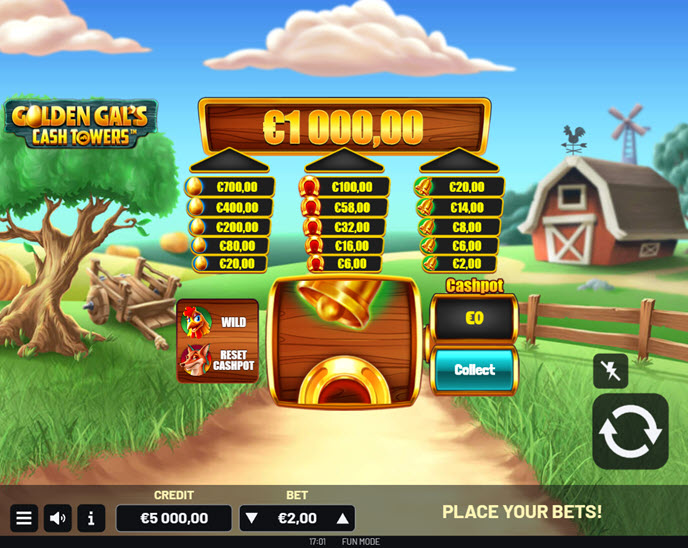
Task: Show the game info page
Action: tap(91, 518)
